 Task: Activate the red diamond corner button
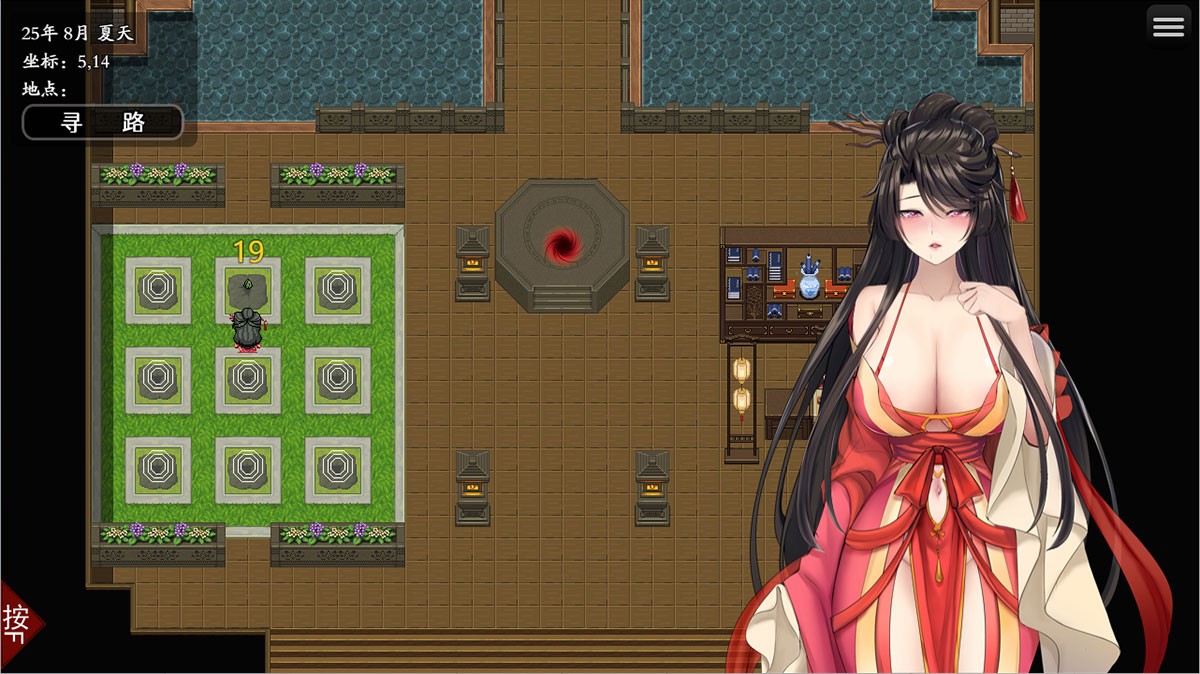click(x=17, y=621)
